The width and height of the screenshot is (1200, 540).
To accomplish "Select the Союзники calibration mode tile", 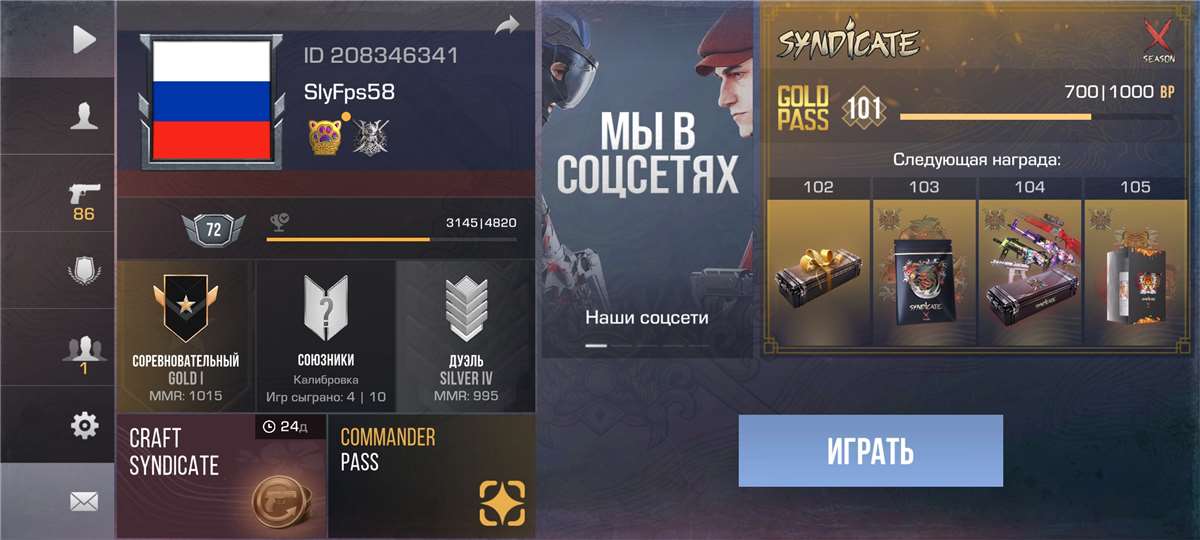I will tap(326, 336).
